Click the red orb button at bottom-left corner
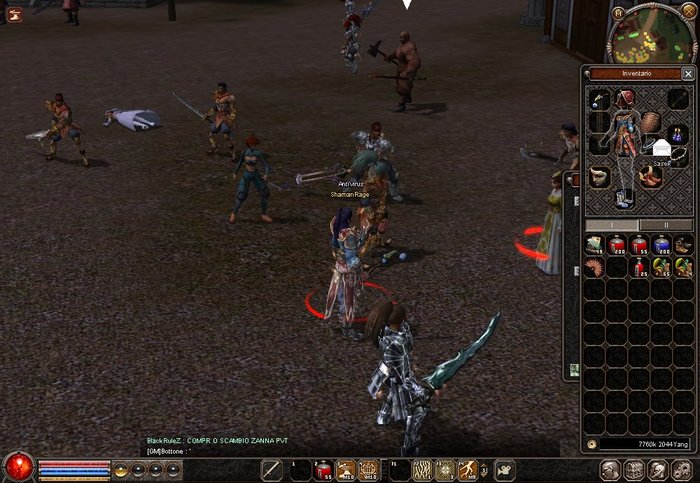The height and width of the screenshot is (483, 700). (x=17, y=467)
